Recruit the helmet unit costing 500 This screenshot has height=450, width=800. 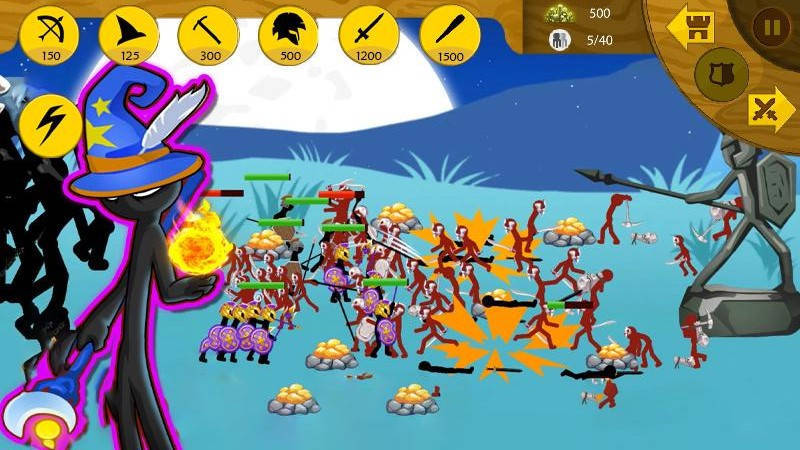(x=289, y=34)
